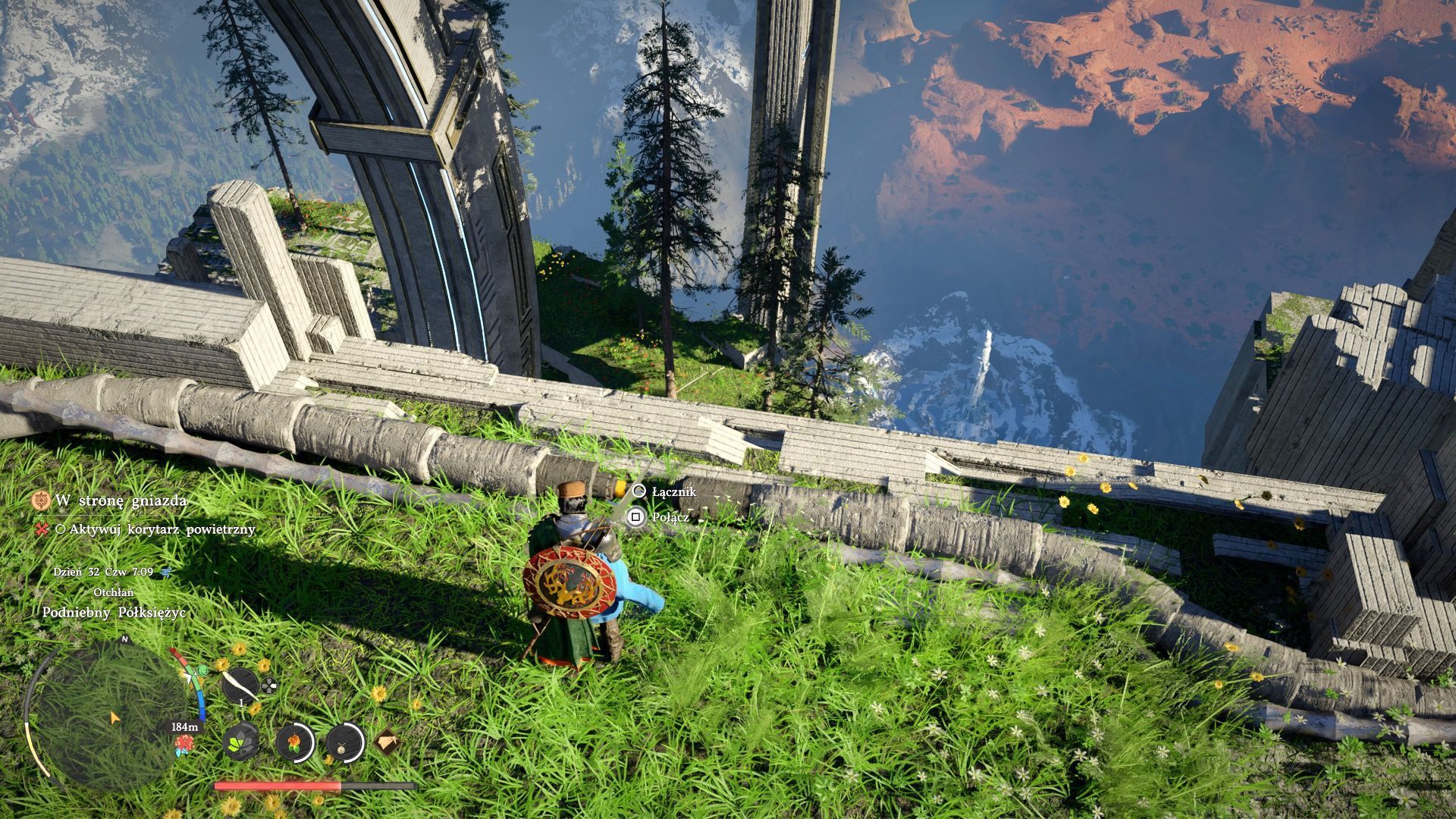1456x819 pixels.
Task: Activate the green leaf ability icon
Action: (242, 741)
